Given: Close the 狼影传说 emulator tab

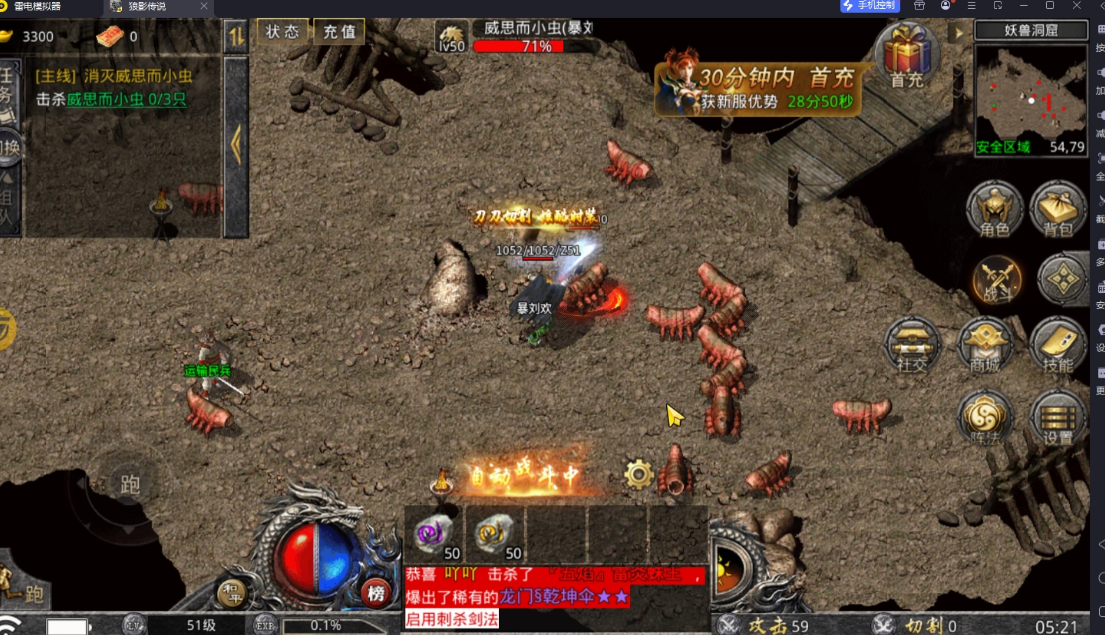Looking at the screenshot, I should [203, 6].
